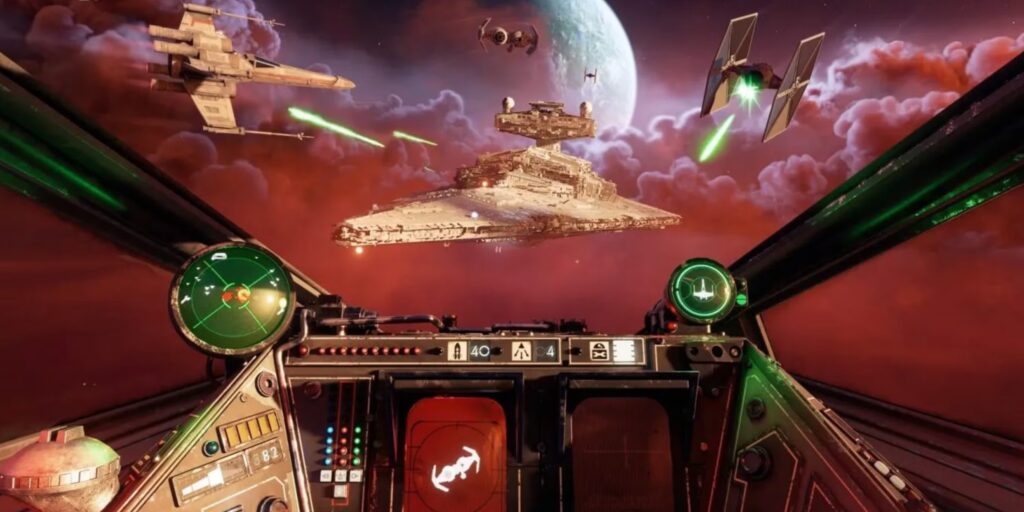Select the green circular radar display

point(232,297)
